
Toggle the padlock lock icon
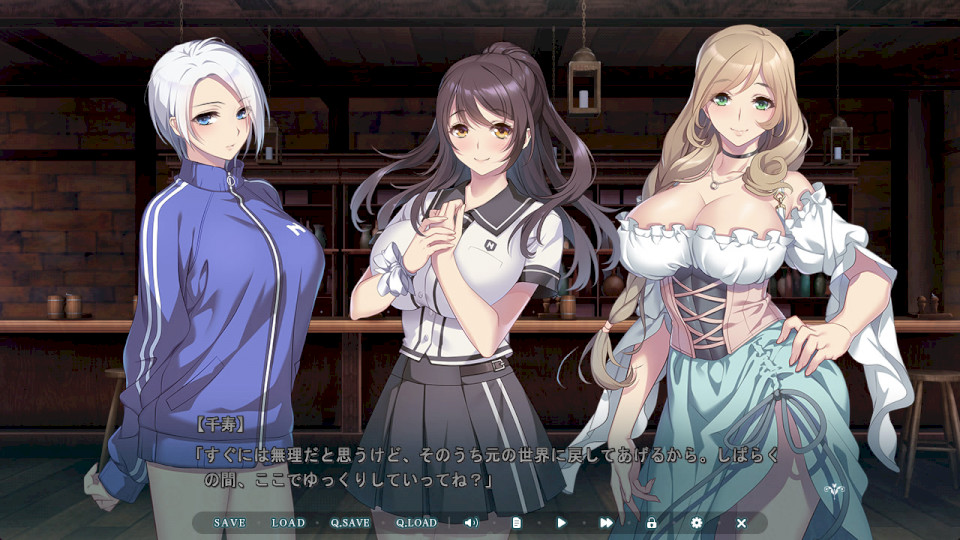[x=651, y=523]
